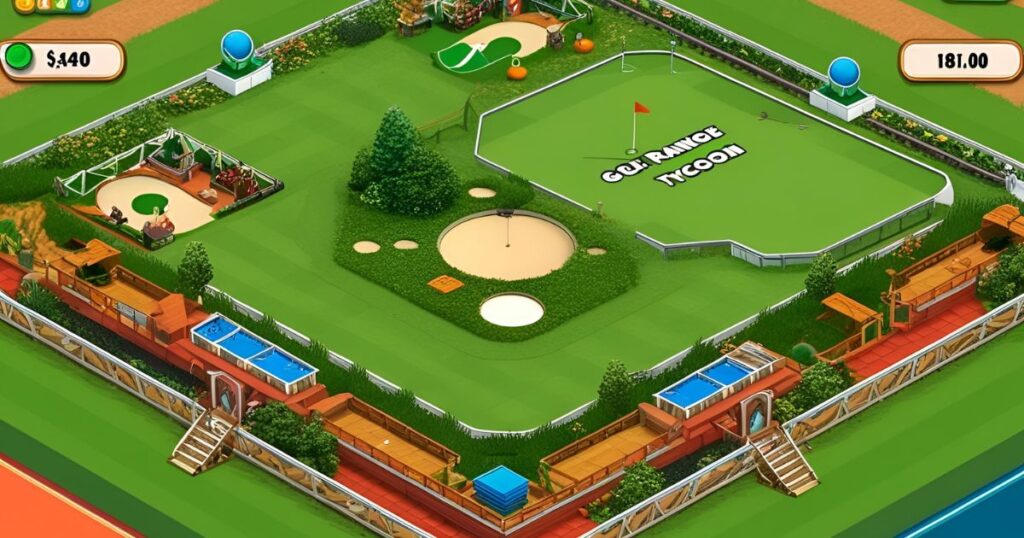Tap the green round button beside $440
The image size is (1024, 538).
tap(18, 58)
